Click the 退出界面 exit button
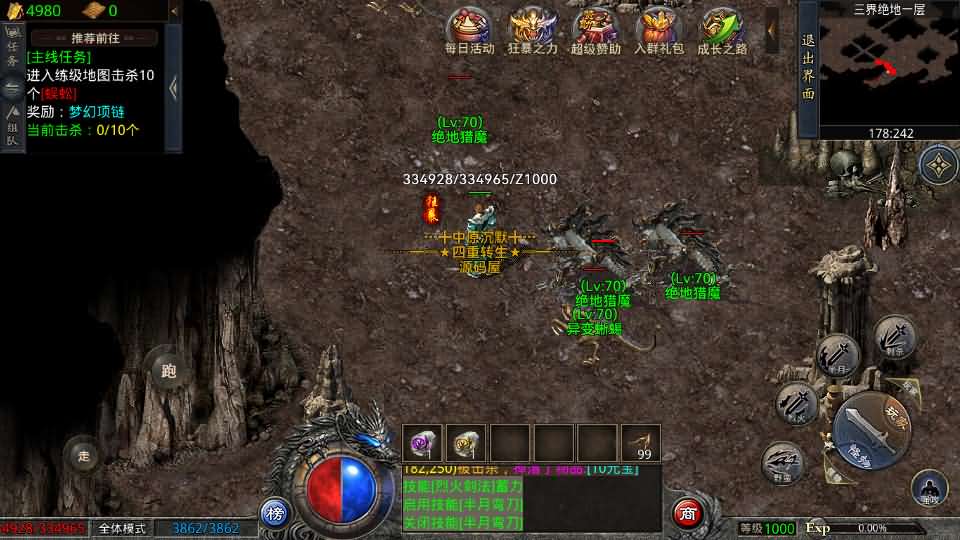 coord(808,68)
